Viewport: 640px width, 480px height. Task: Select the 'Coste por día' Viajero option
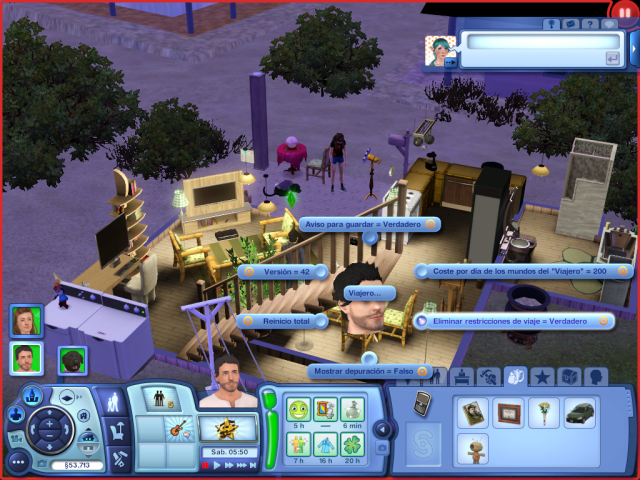point(523,271)
